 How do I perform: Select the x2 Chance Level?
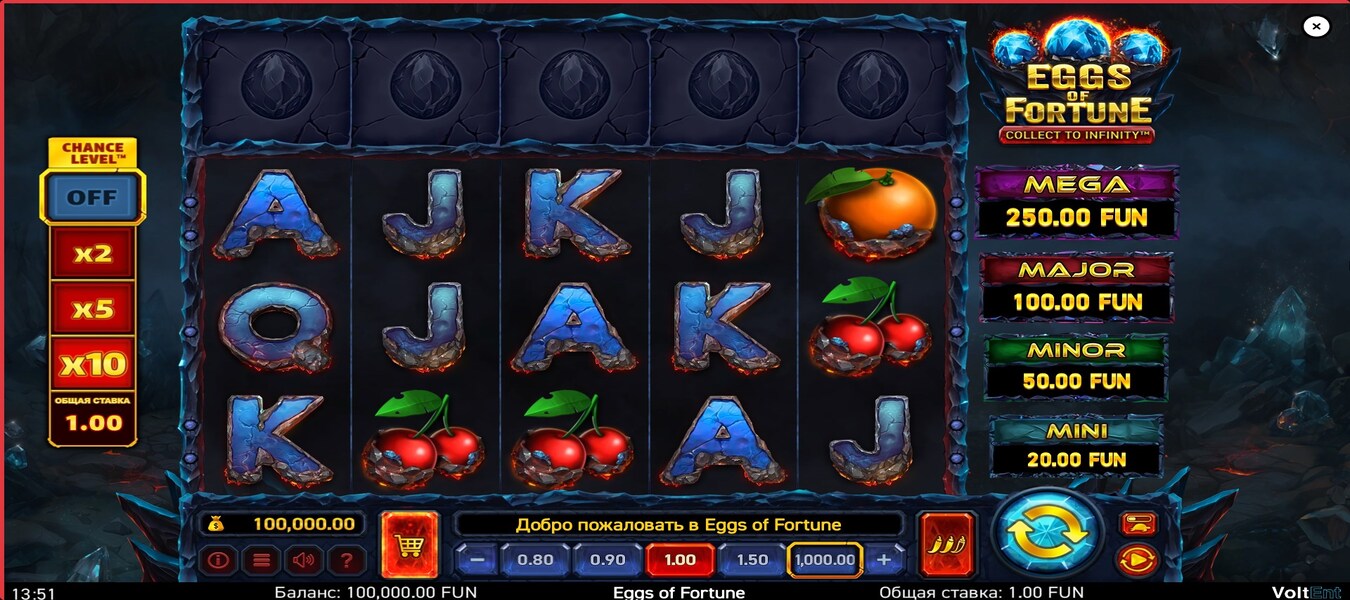pyautogui.click(x=93, y=254)
